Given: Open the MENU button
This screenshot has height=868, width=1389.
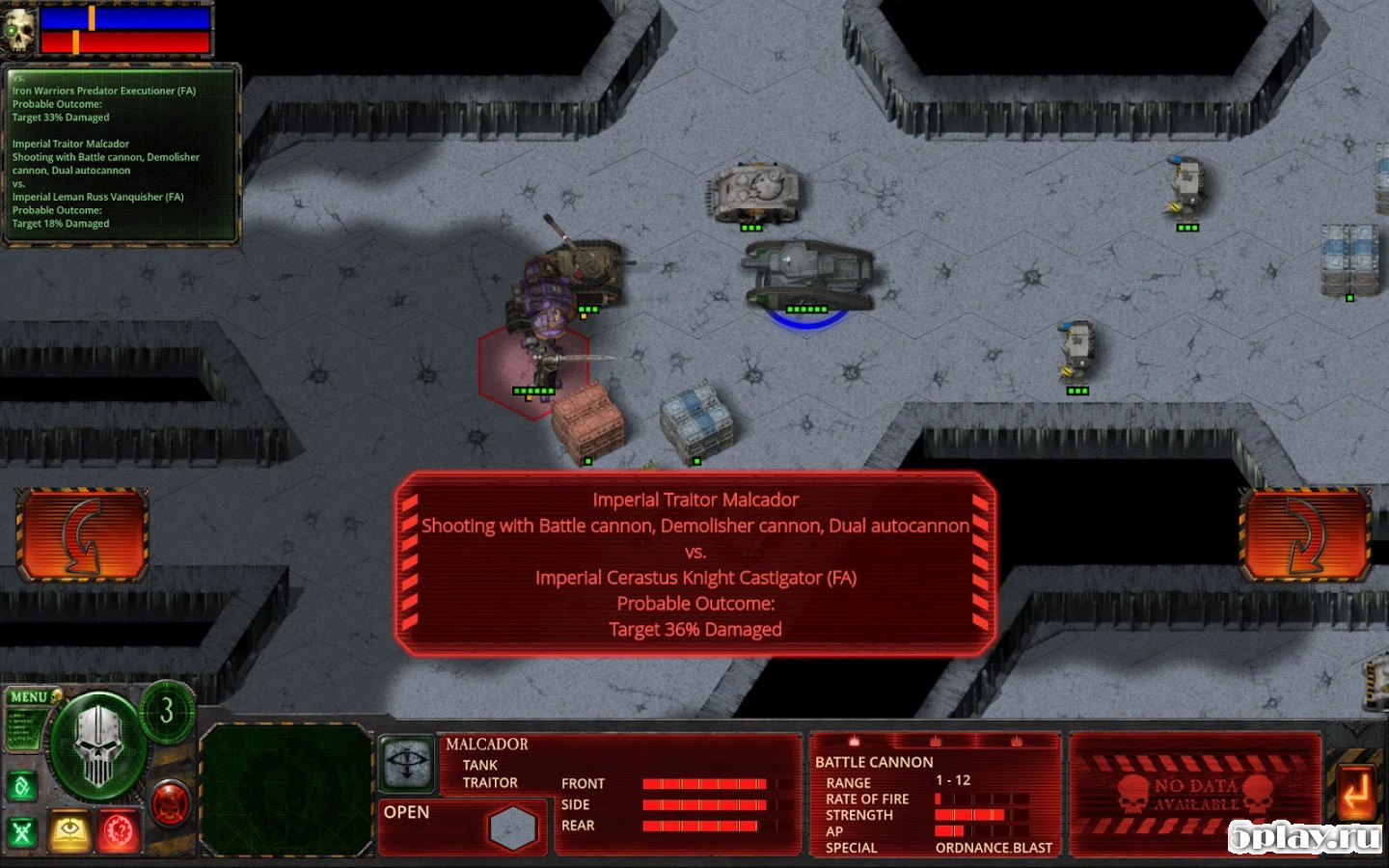Looking at the screenshot, I should (29, 696).
